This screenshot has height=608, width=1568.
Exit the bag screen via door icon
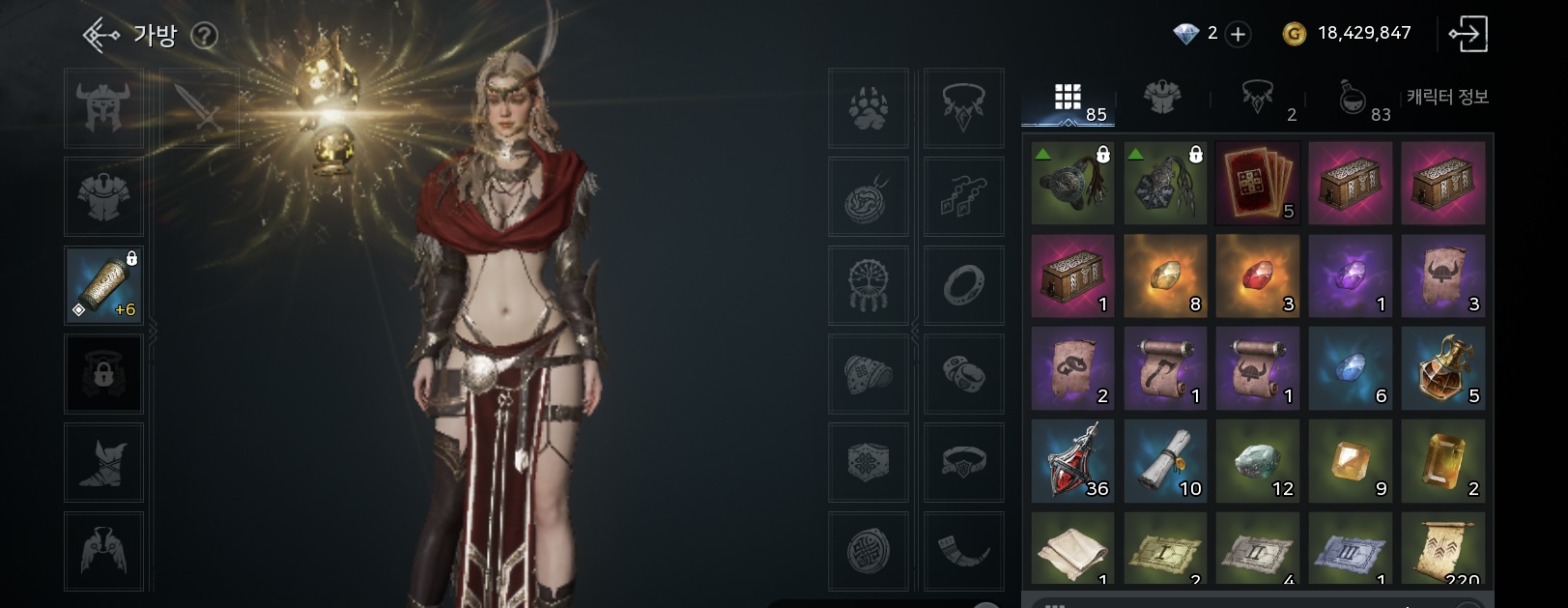1468,34
